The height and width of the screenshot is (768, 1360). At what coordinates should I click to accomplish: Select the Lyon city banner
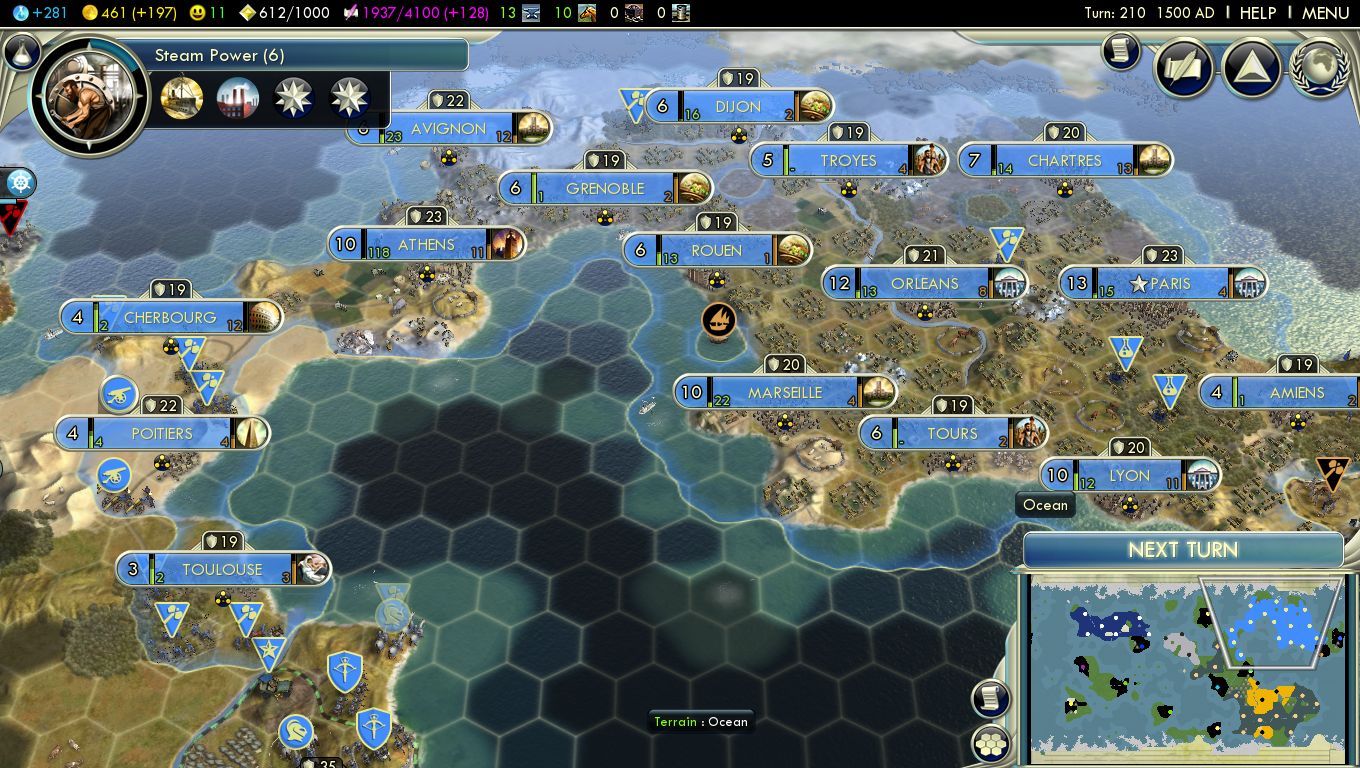click(x=1129, y=476)
